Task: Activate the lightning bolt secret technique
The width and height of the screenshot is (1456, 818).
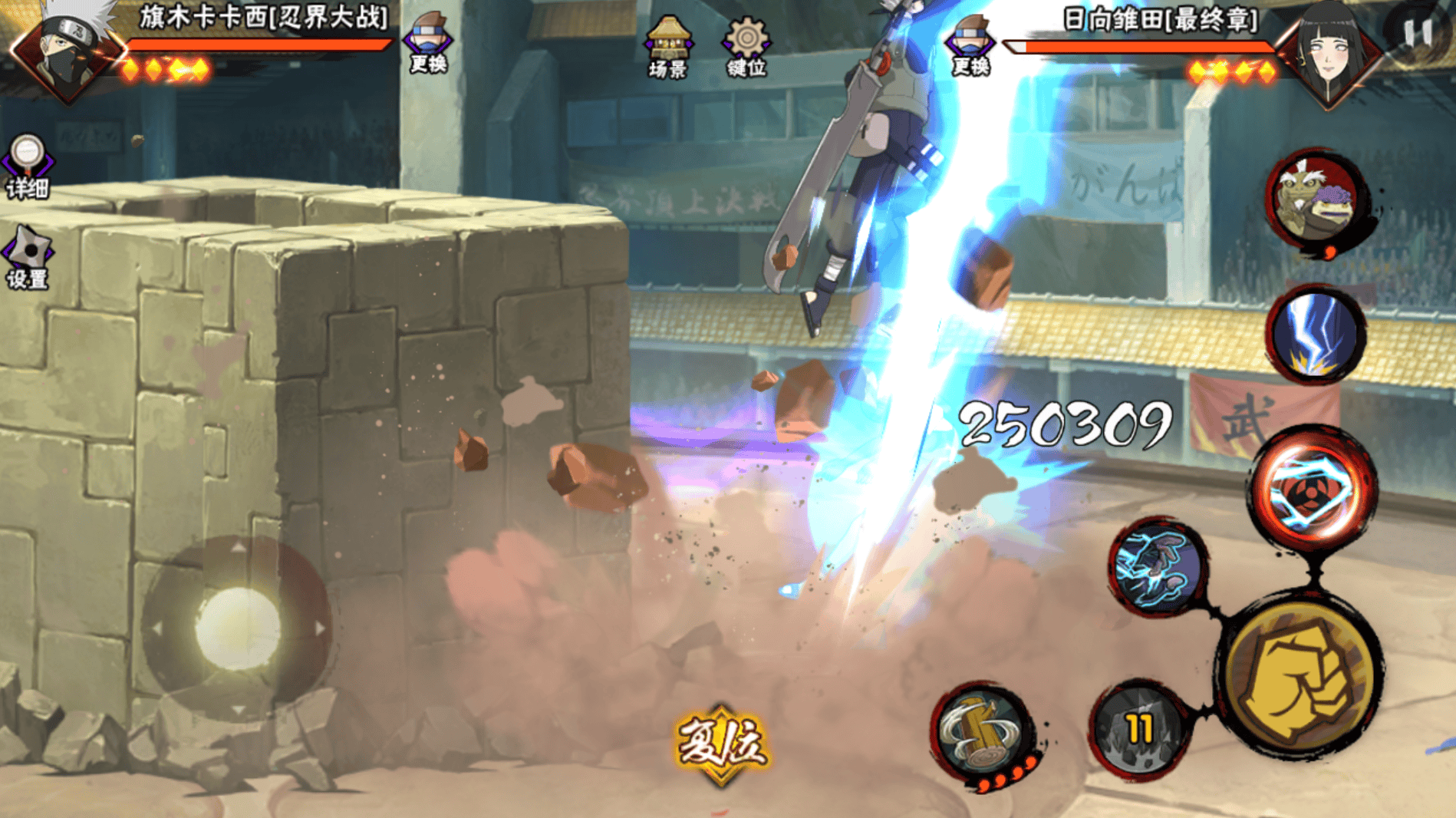Action: (1315, 335)
